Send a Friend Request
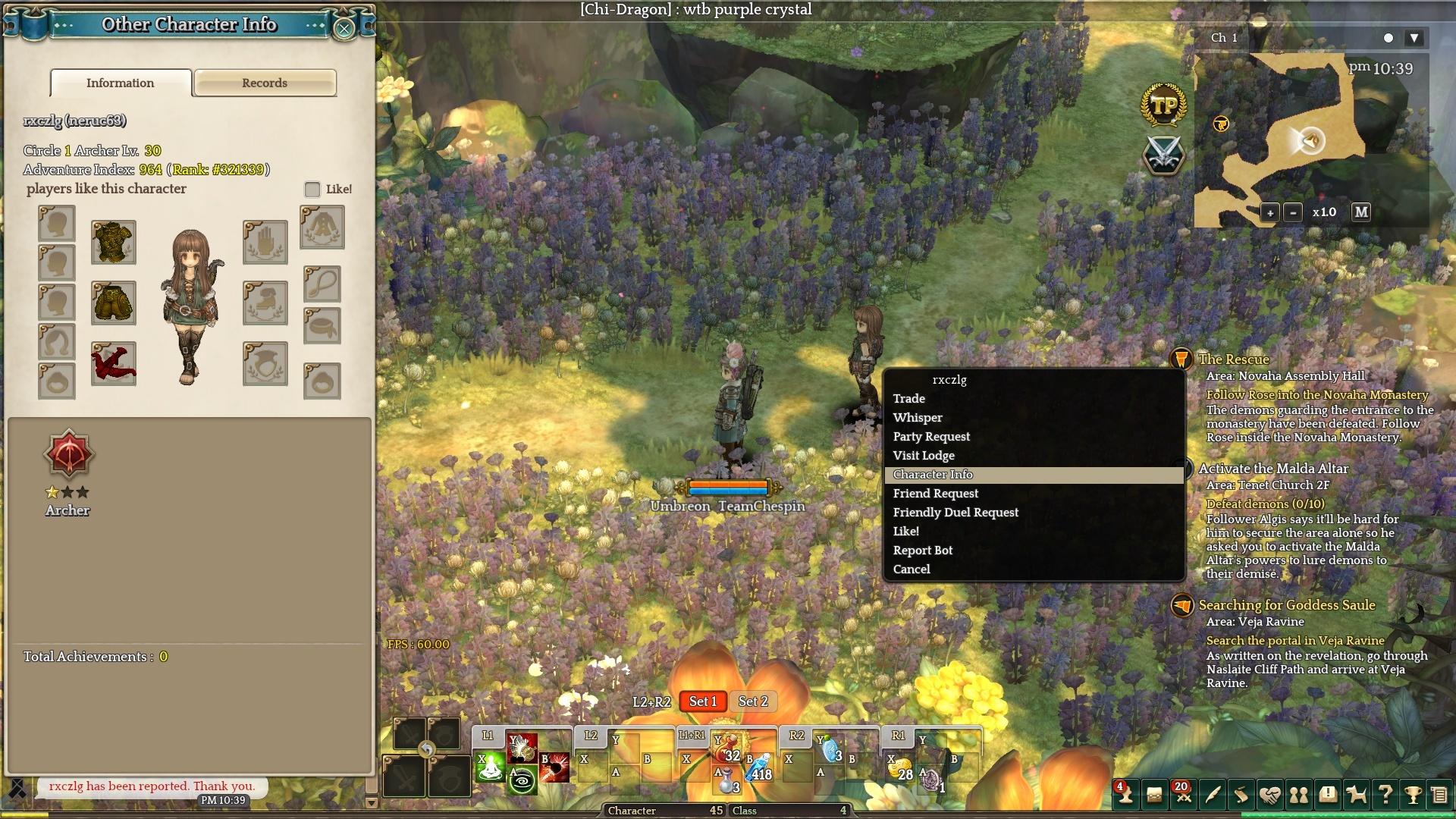Screen dimensions: 1456x819 pos(936,494)
